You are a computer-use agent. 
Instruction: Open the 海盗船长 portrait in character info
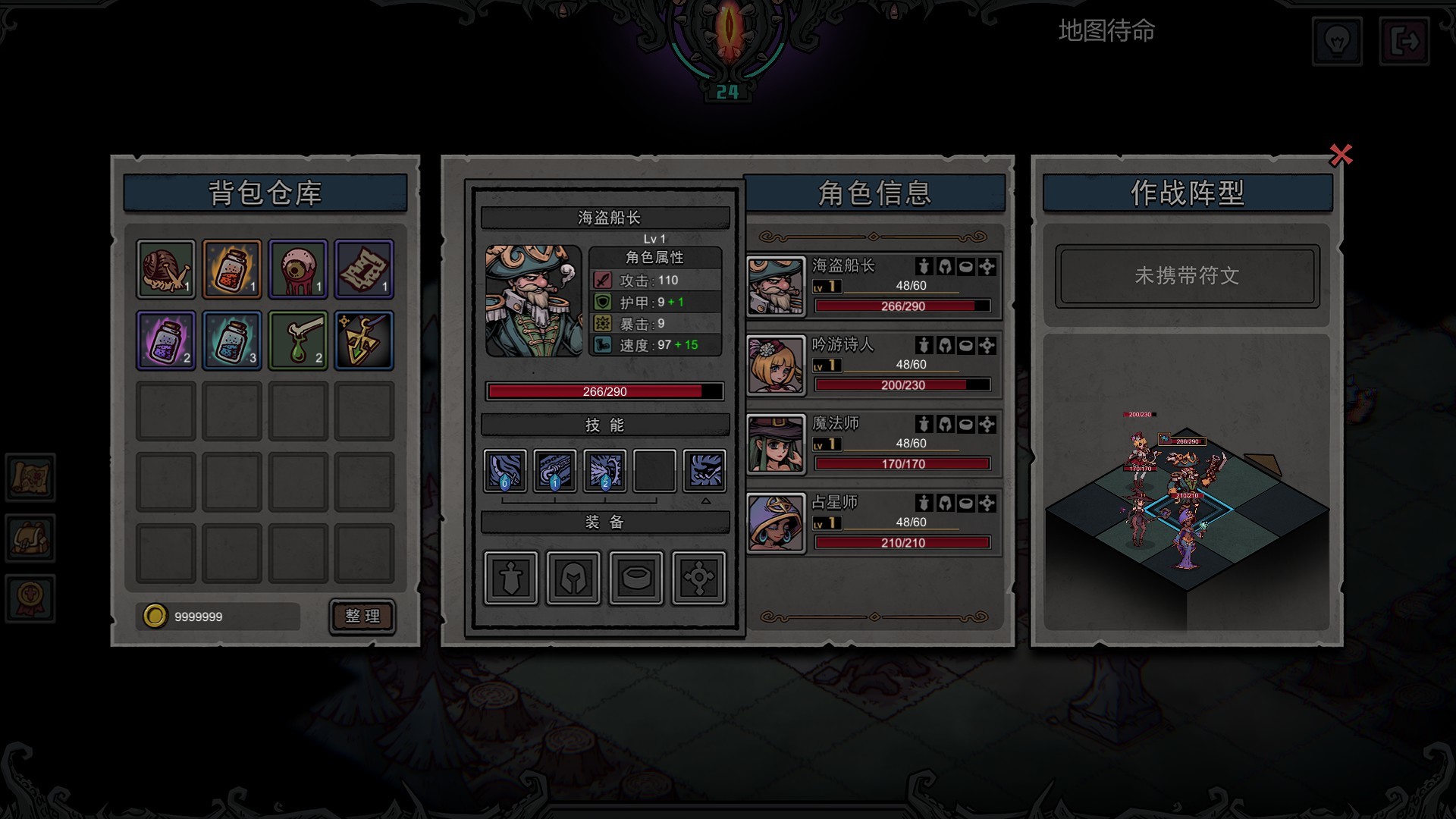tap(775, 286)
